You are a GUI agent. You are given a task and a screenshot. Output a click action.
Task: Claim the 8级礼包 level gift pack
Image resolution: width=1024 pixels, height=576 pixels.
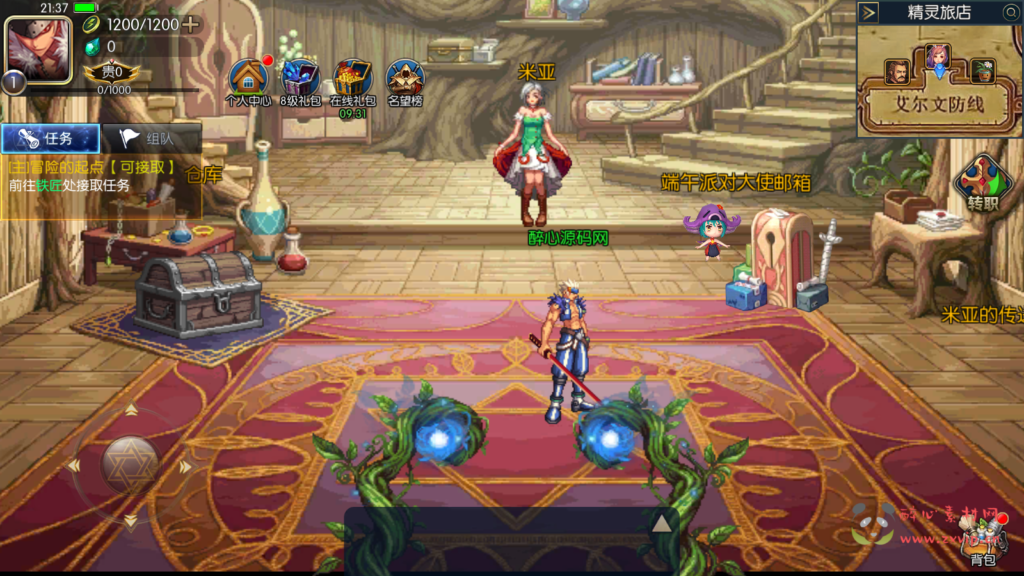(300, 79)
